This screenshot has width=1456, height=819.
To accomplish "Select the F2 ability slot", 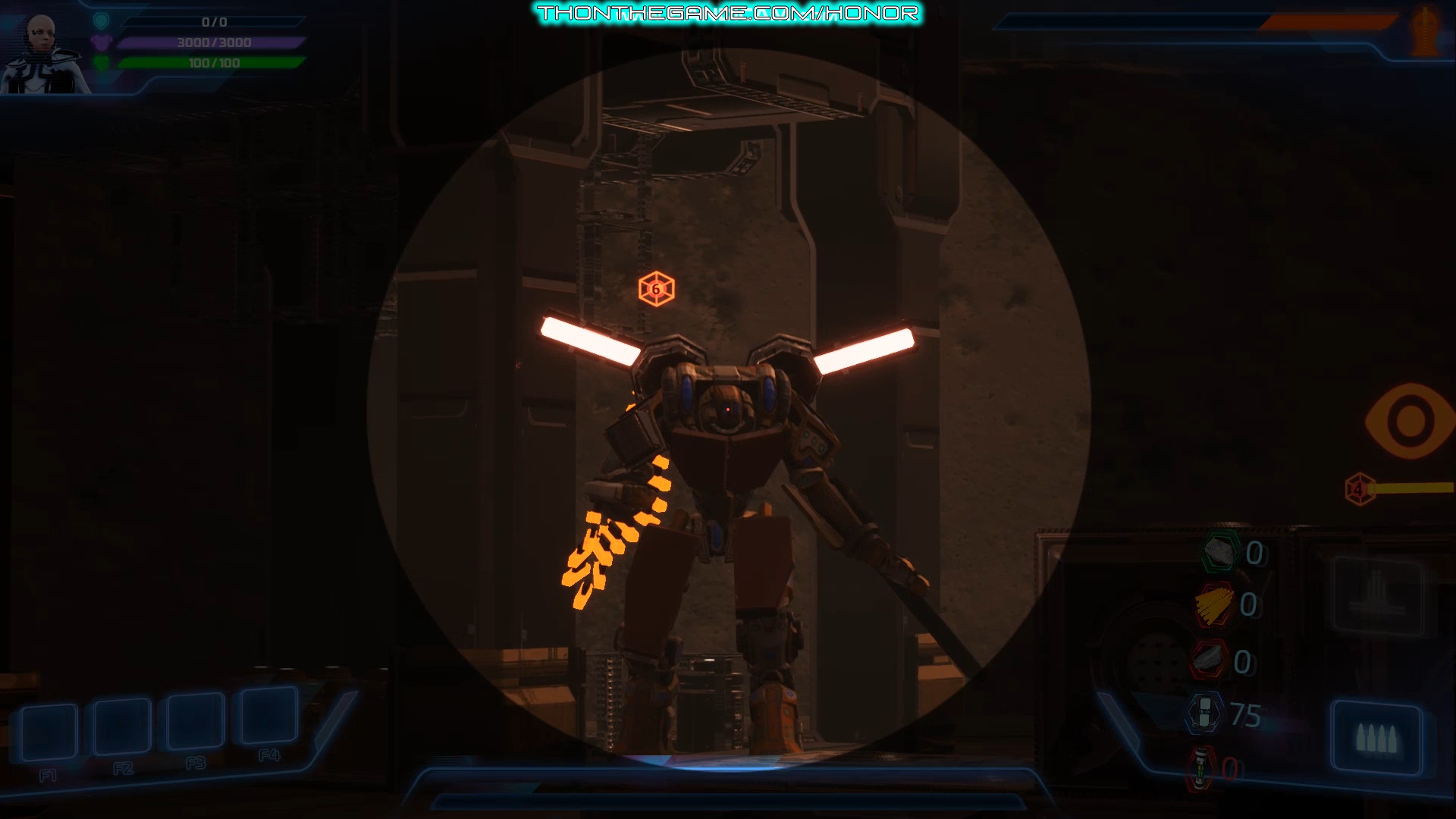I will [121, 726].
